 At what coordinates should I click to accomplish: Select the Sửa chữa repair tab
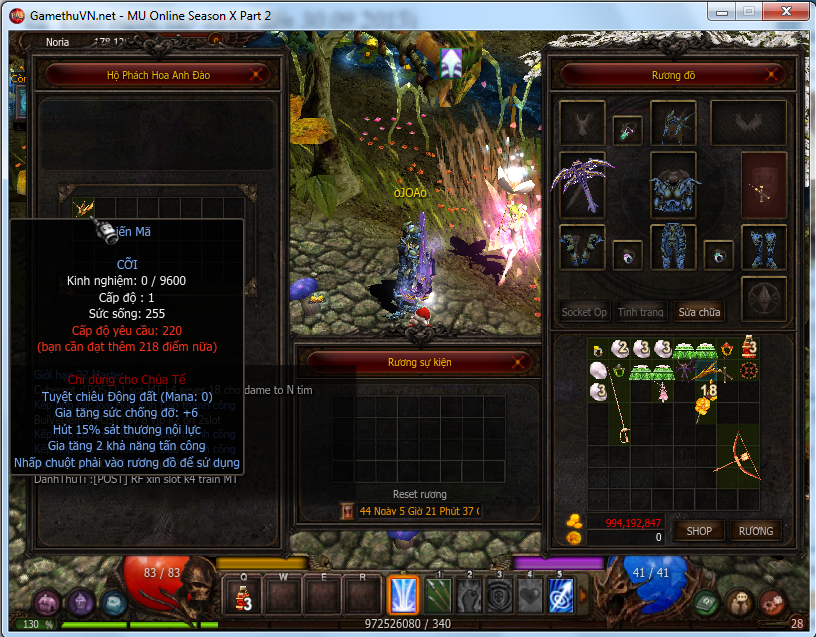(698, 312)
